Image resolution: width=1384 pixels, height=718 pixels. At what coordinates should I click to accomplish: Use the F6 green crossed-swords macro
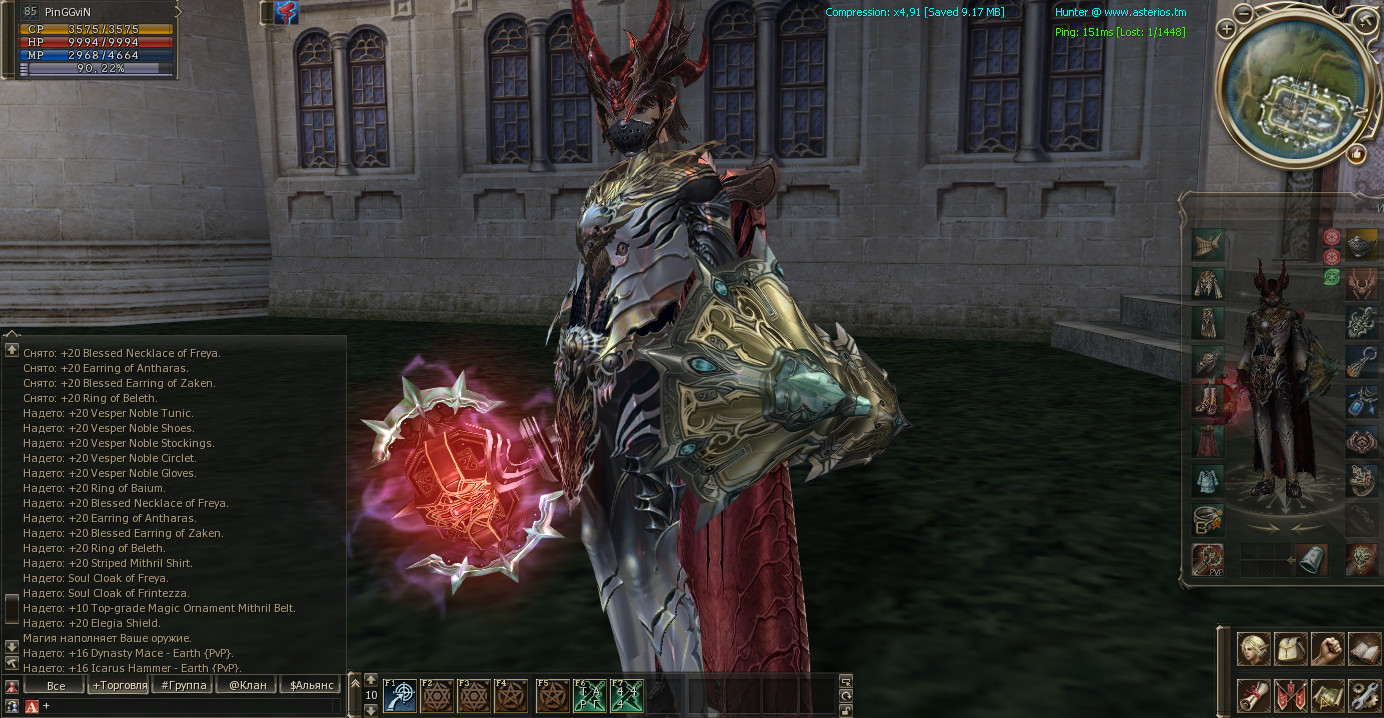click(589, 695)
